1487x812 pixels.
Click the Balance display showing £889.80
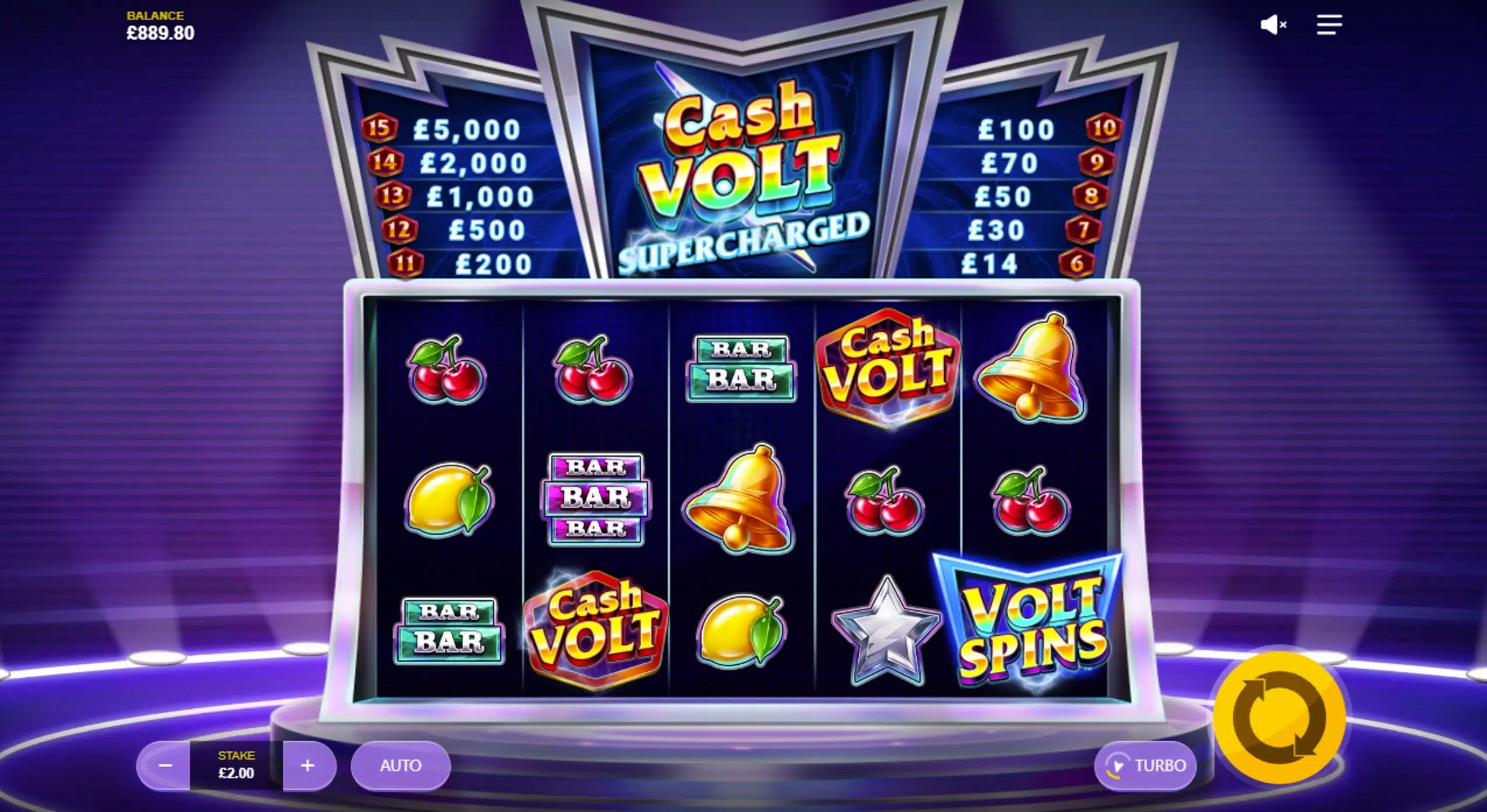(160, 26)
